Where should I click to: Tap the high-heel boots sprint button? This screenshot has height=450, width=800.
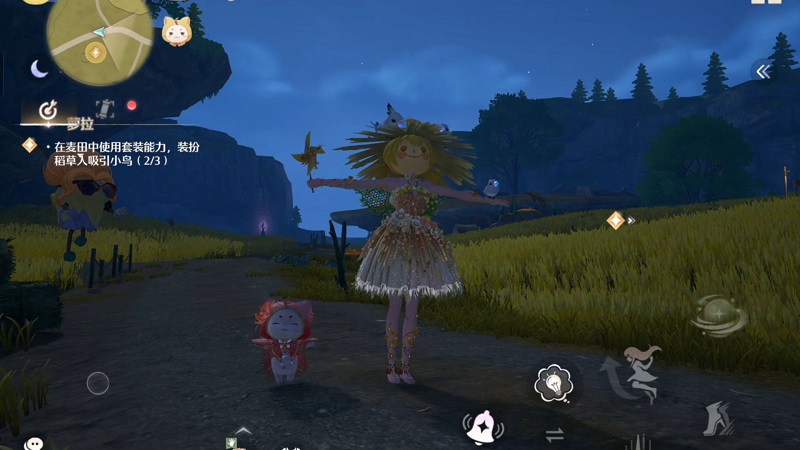pos(715,418)
